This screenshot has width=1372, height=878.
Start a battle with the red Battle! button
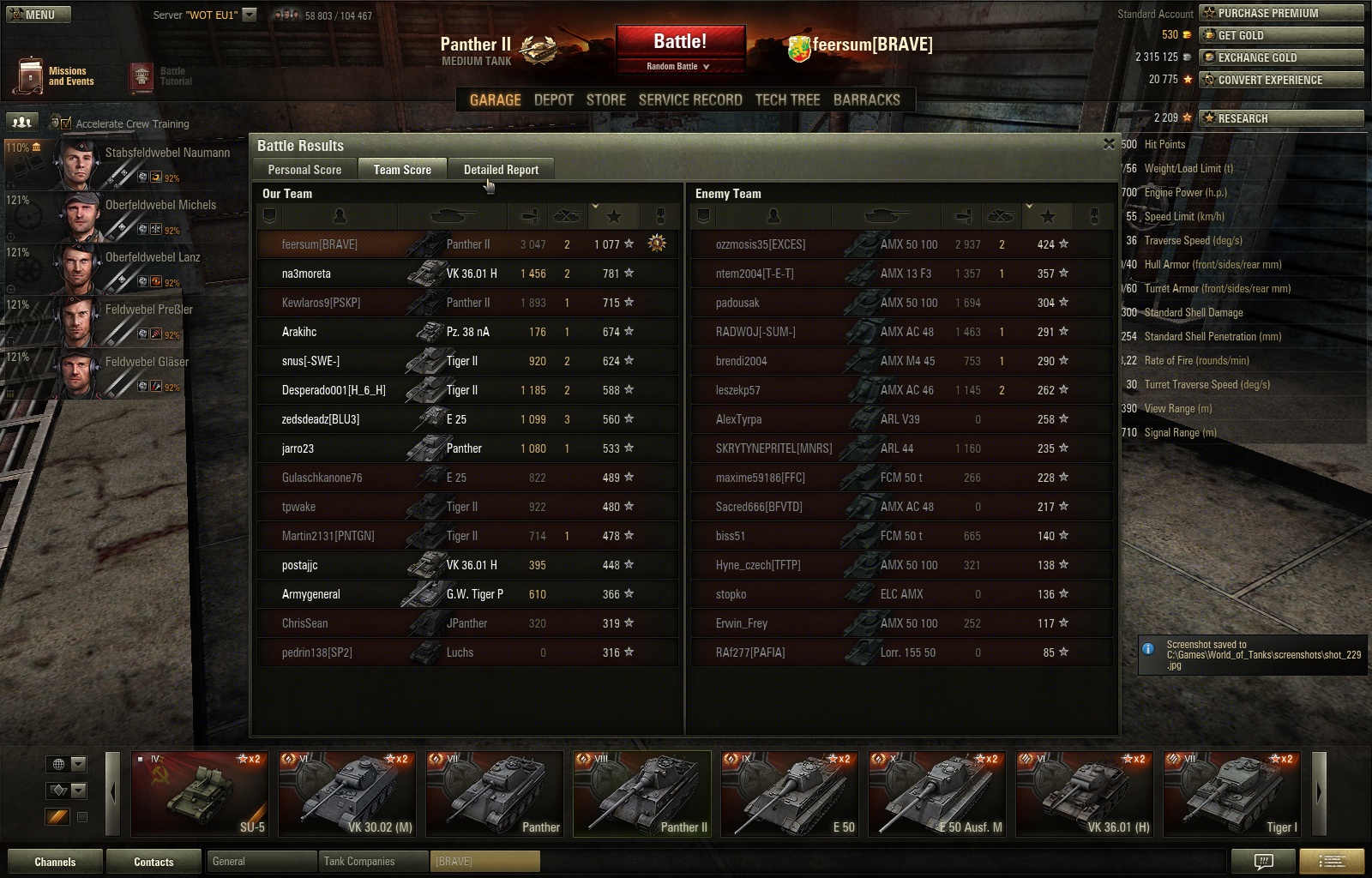pyautogui.click(x=680, y=42)
